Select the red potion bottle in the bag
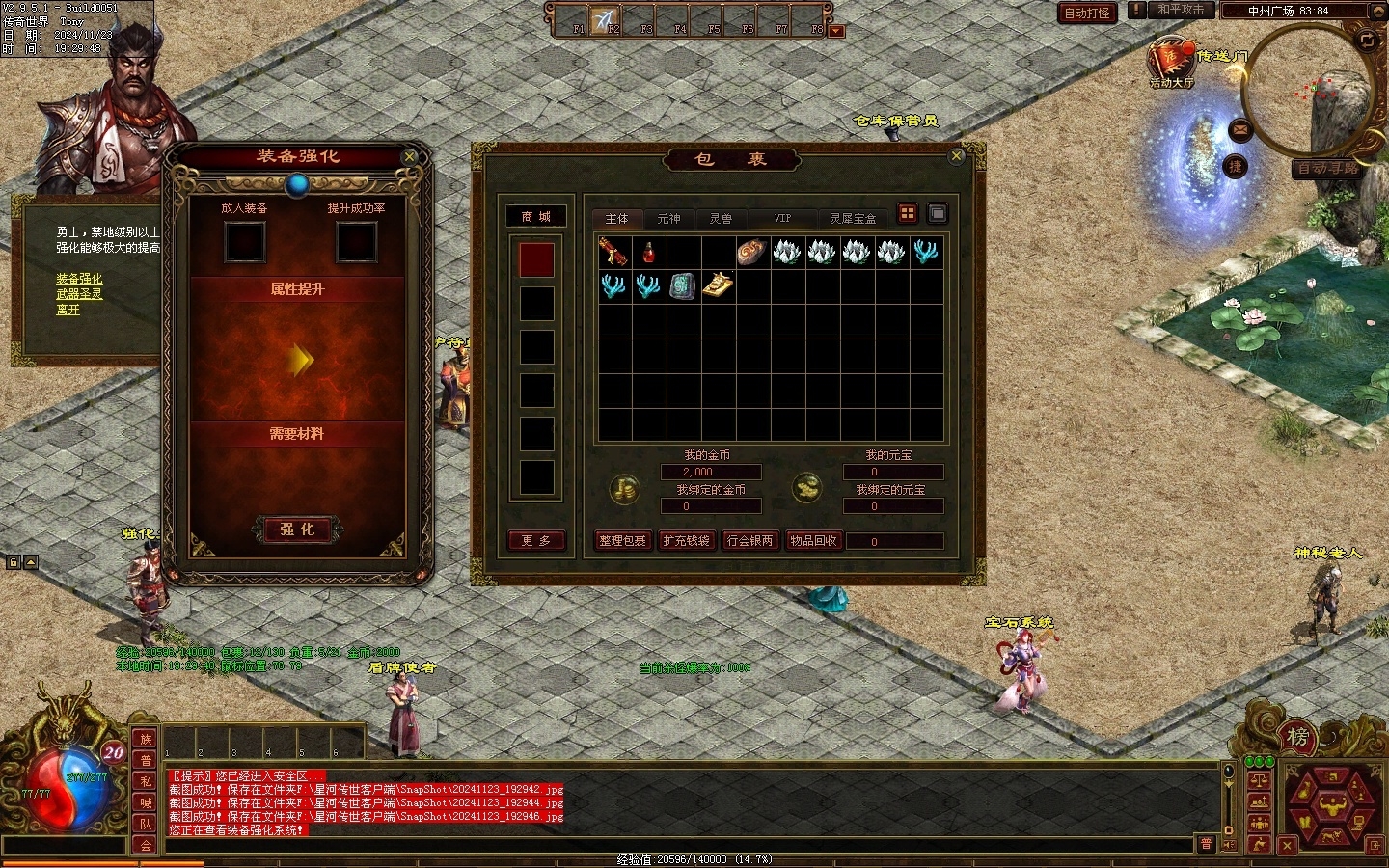Screen dimensions: 1389x868 (x=649, y=253)
